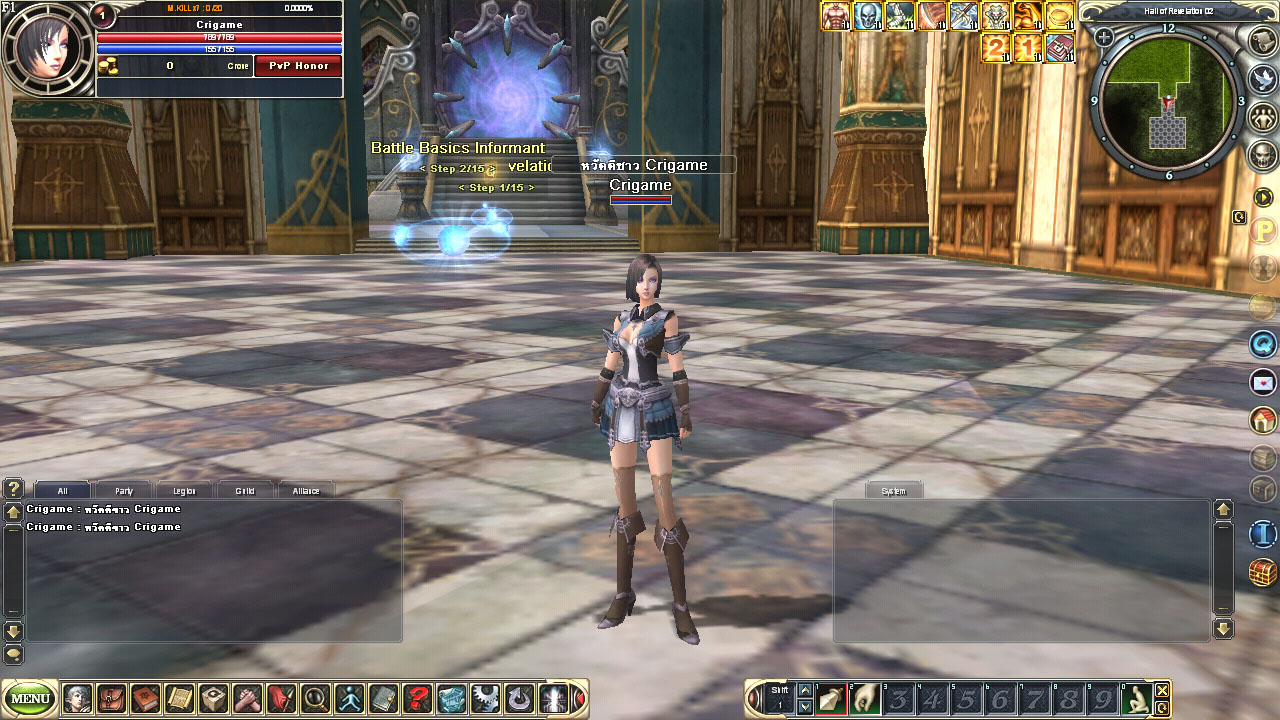Open the gear settings icon
Image resolution: width=1280 pixels, height=720 pixels.
pos(485,697)
